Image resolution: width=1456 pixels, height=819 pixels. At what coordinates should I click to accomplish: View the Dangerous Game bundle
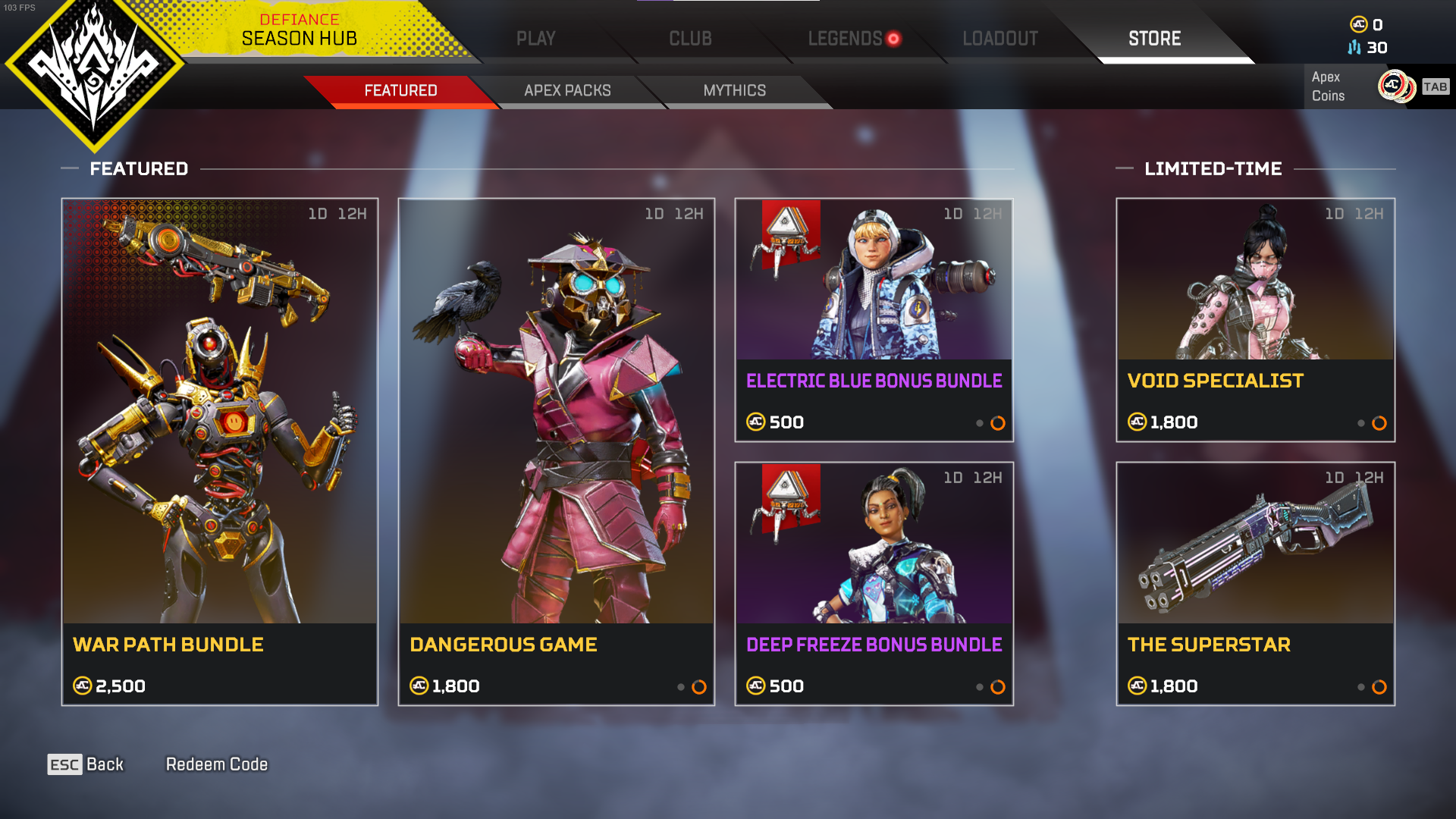pos(556,451)
